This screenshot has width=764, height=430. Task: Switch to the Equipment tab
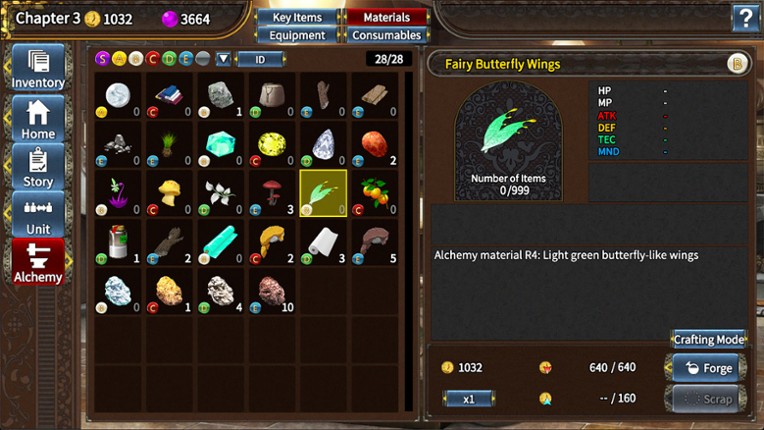(297, 35)
